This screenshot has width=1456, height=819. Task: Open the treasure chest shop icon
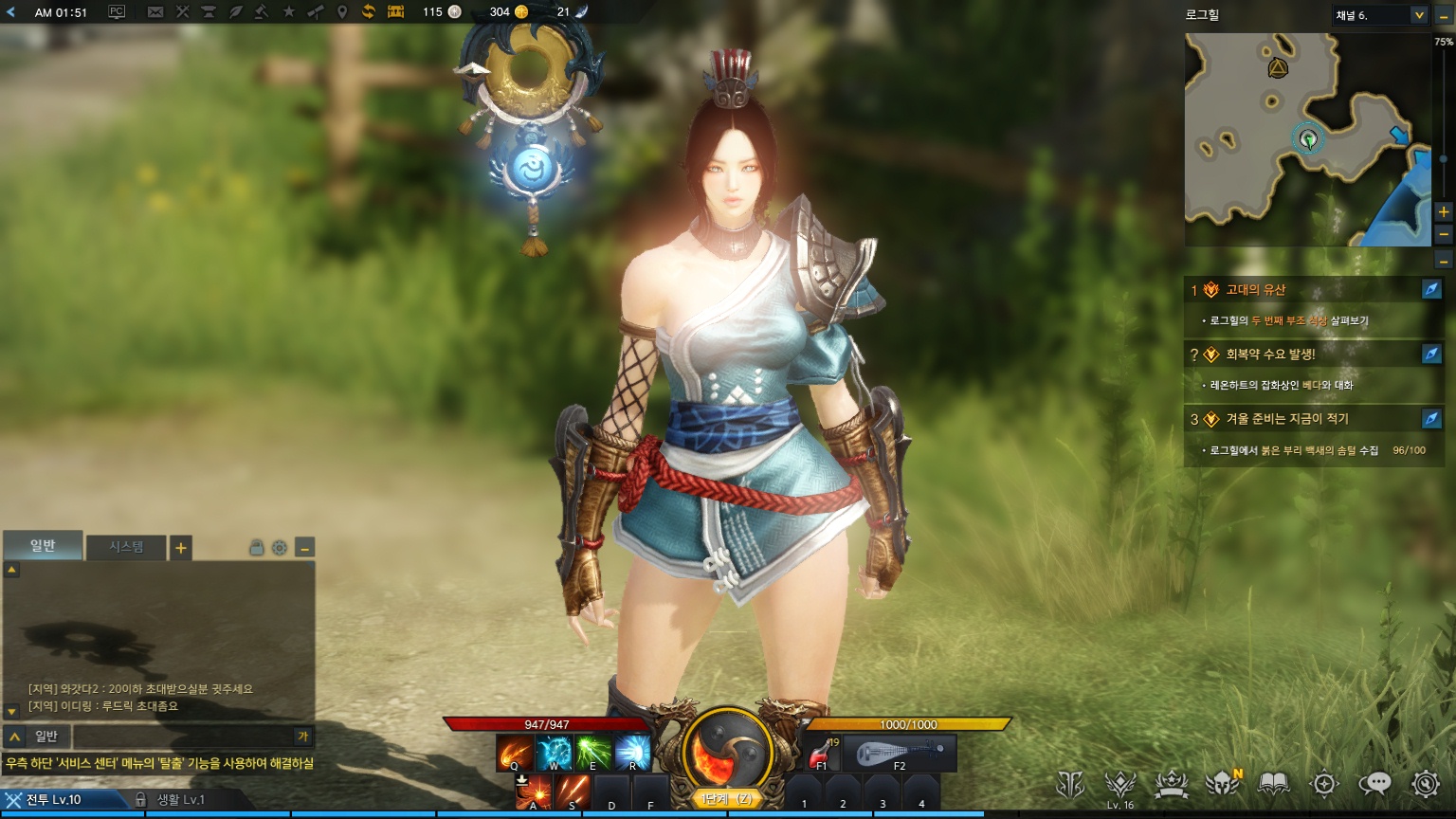pos(395,12)
